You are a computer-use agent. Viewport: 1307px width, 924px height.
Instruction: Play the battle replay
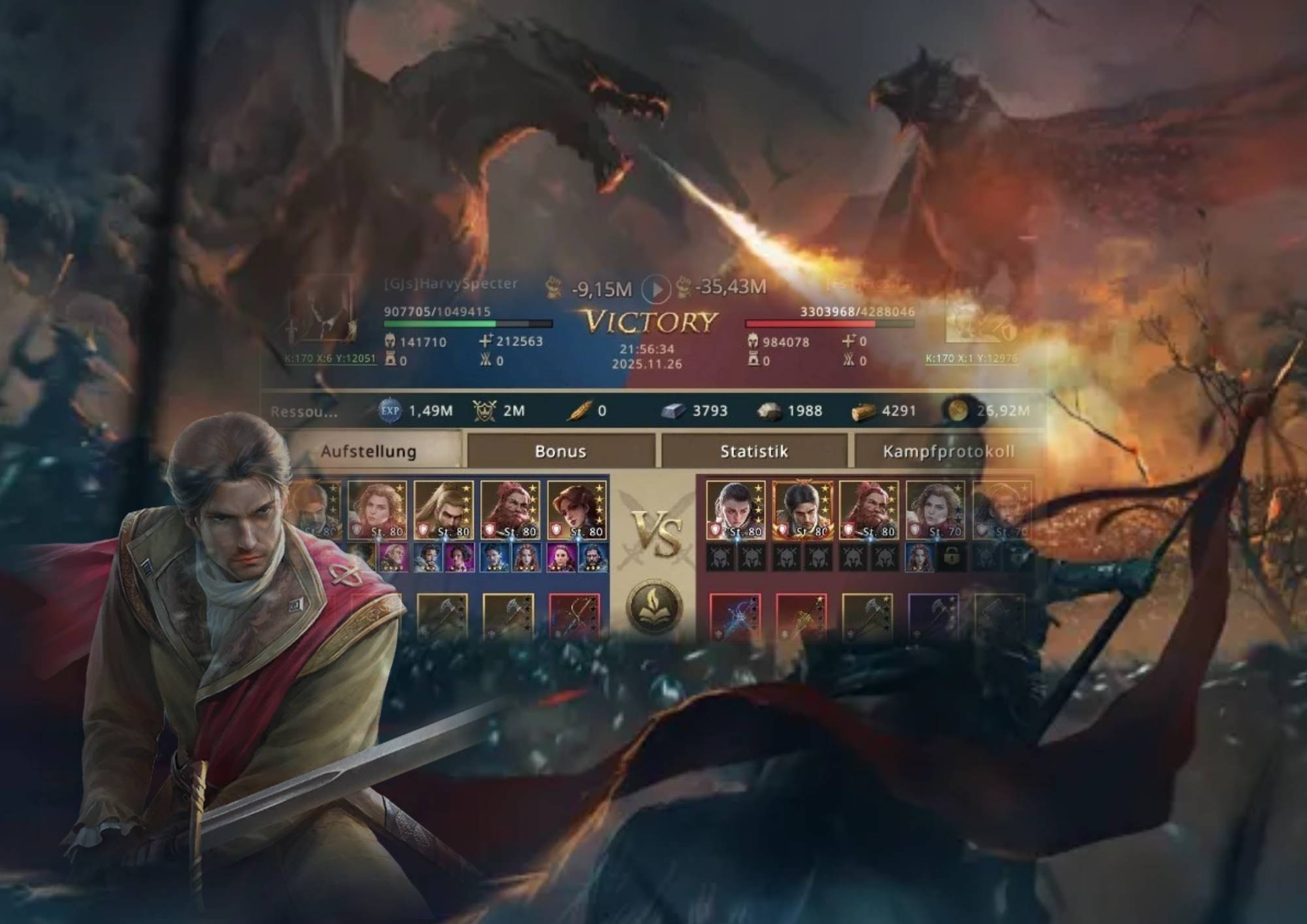click(655, 288)
